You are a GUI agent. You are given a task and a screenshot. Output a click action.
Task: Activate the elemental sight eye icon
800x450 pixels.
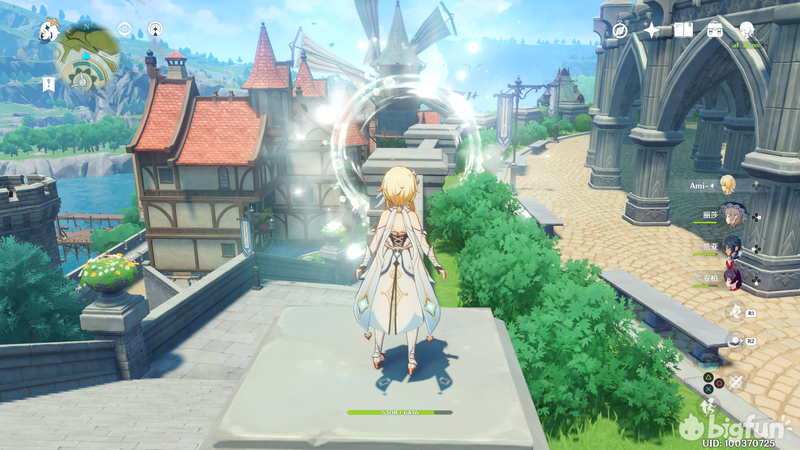click(x=124, y=30)
